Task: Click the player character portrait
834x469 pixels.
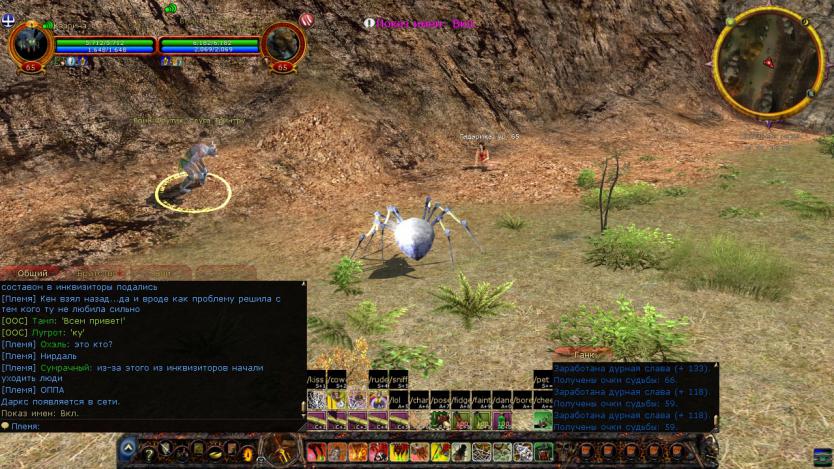Action: [30, 44]
